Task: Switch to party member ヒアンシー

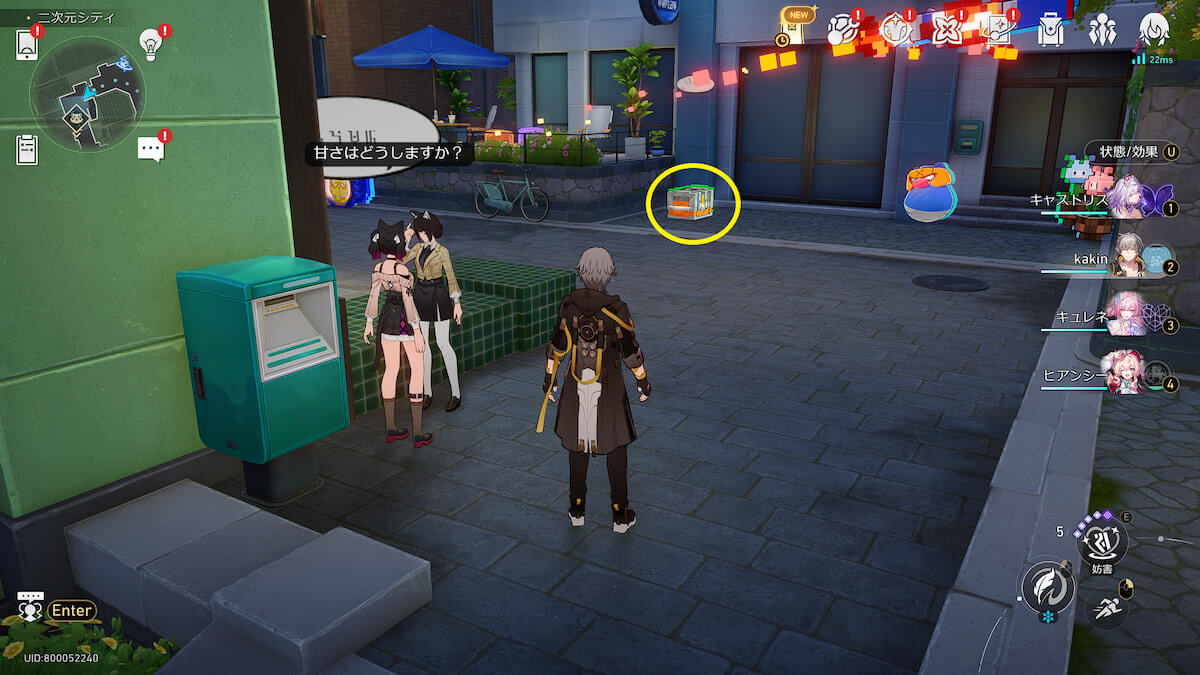Action: pyautogui.click(x=1128, y=374)
